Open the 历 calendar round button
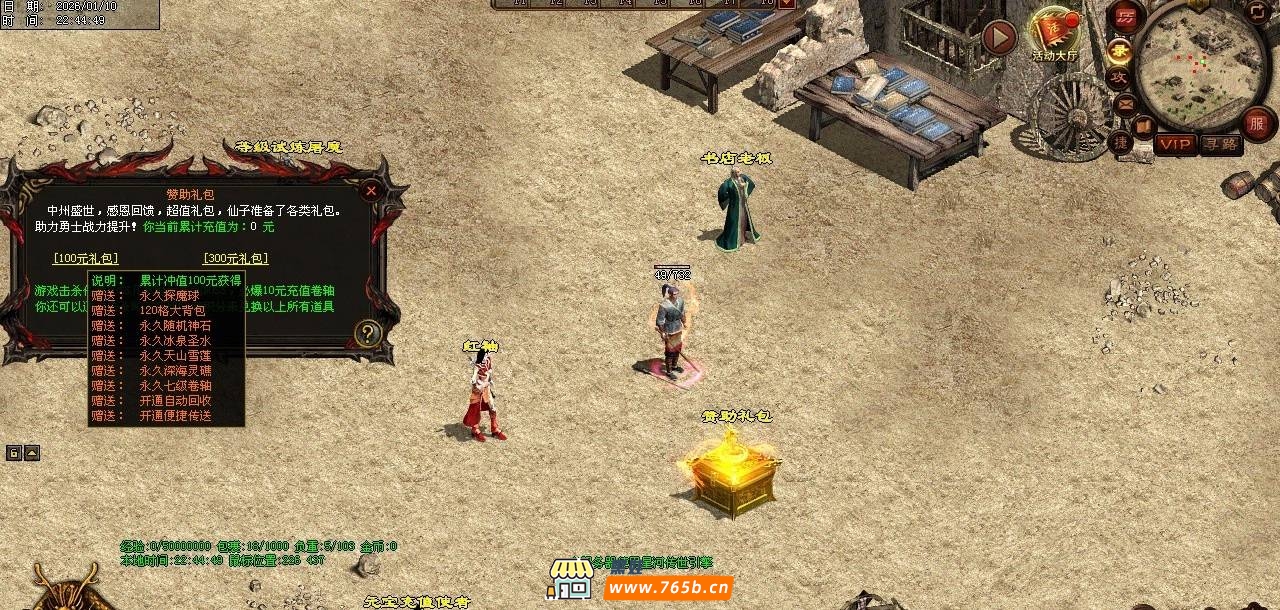The height and width of the screenshot is (610, 1280). point(1126,17)
